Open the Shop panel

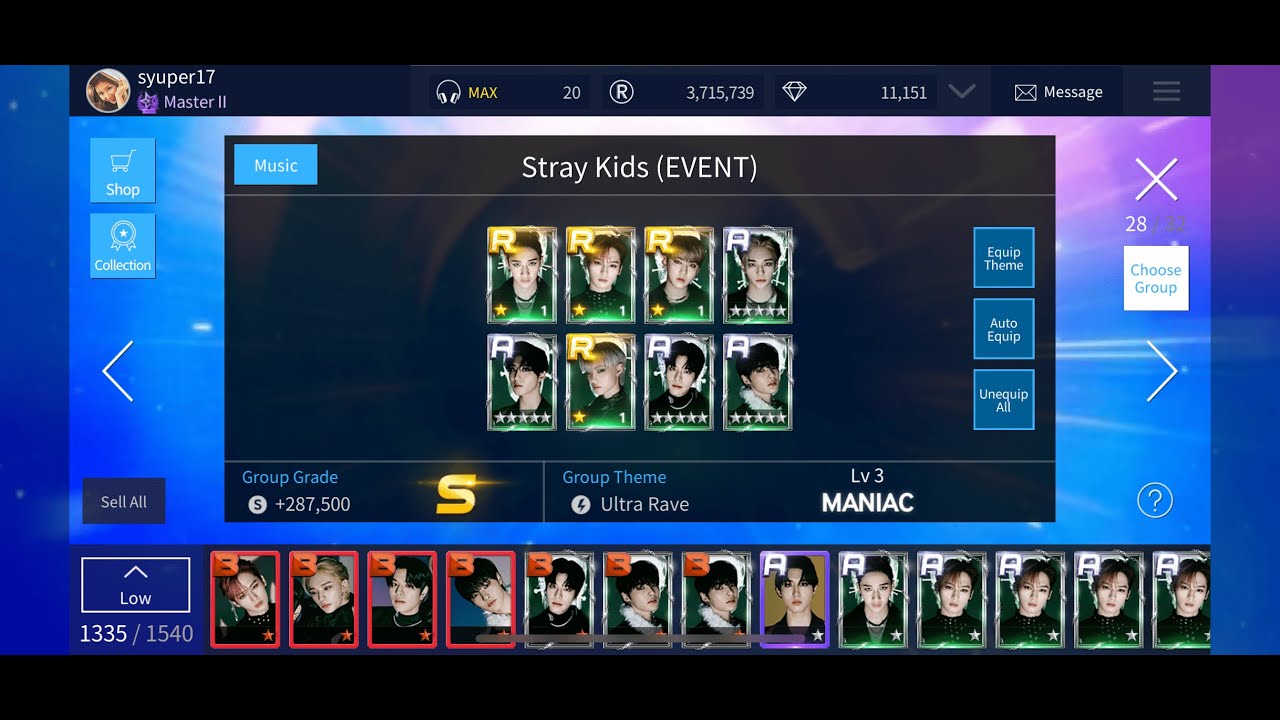pyautogui.click(x=122, y=170)
